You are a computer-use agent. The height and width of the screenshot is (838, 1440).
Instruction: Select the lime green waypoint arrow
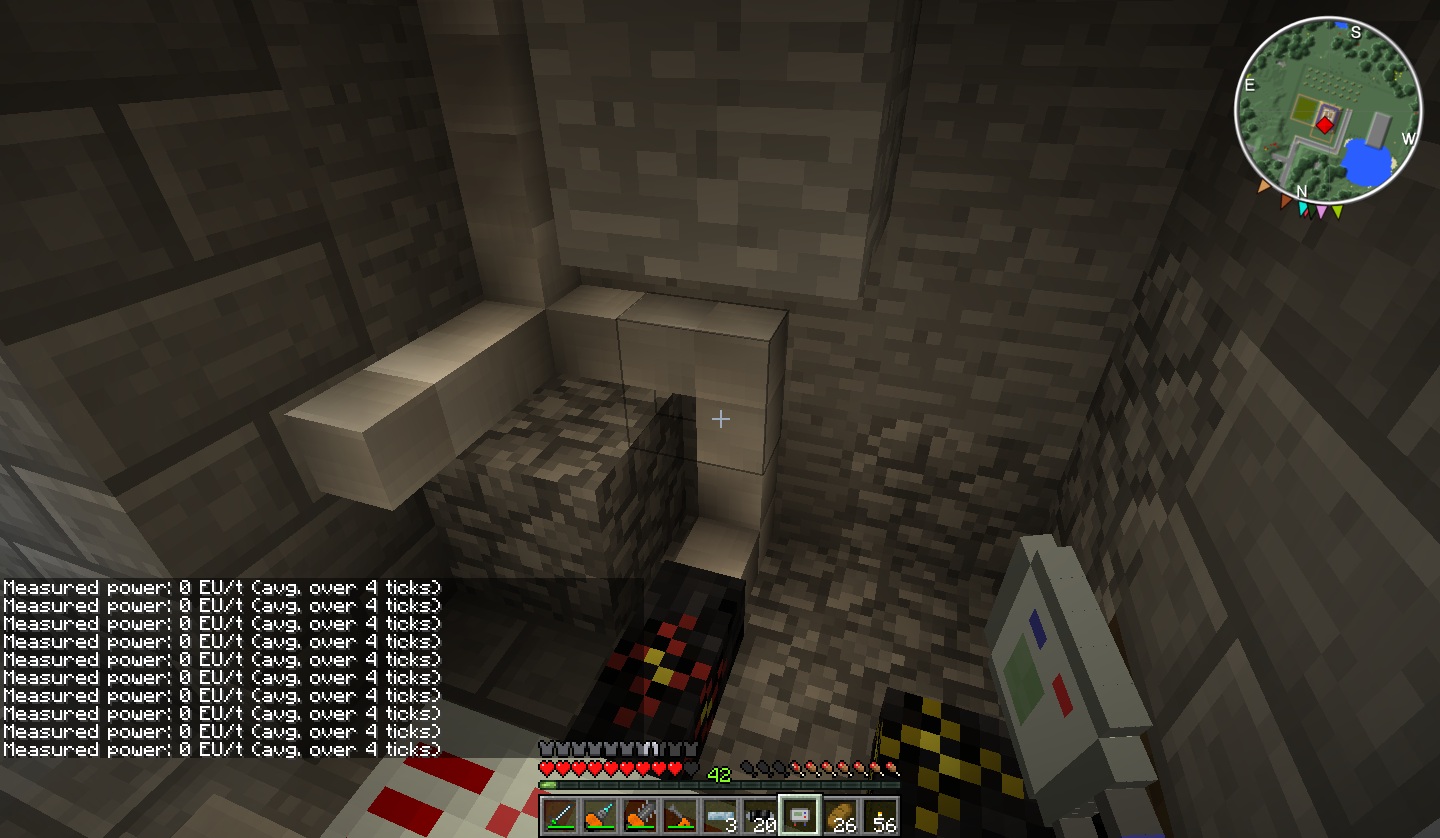click(1337, 211)
